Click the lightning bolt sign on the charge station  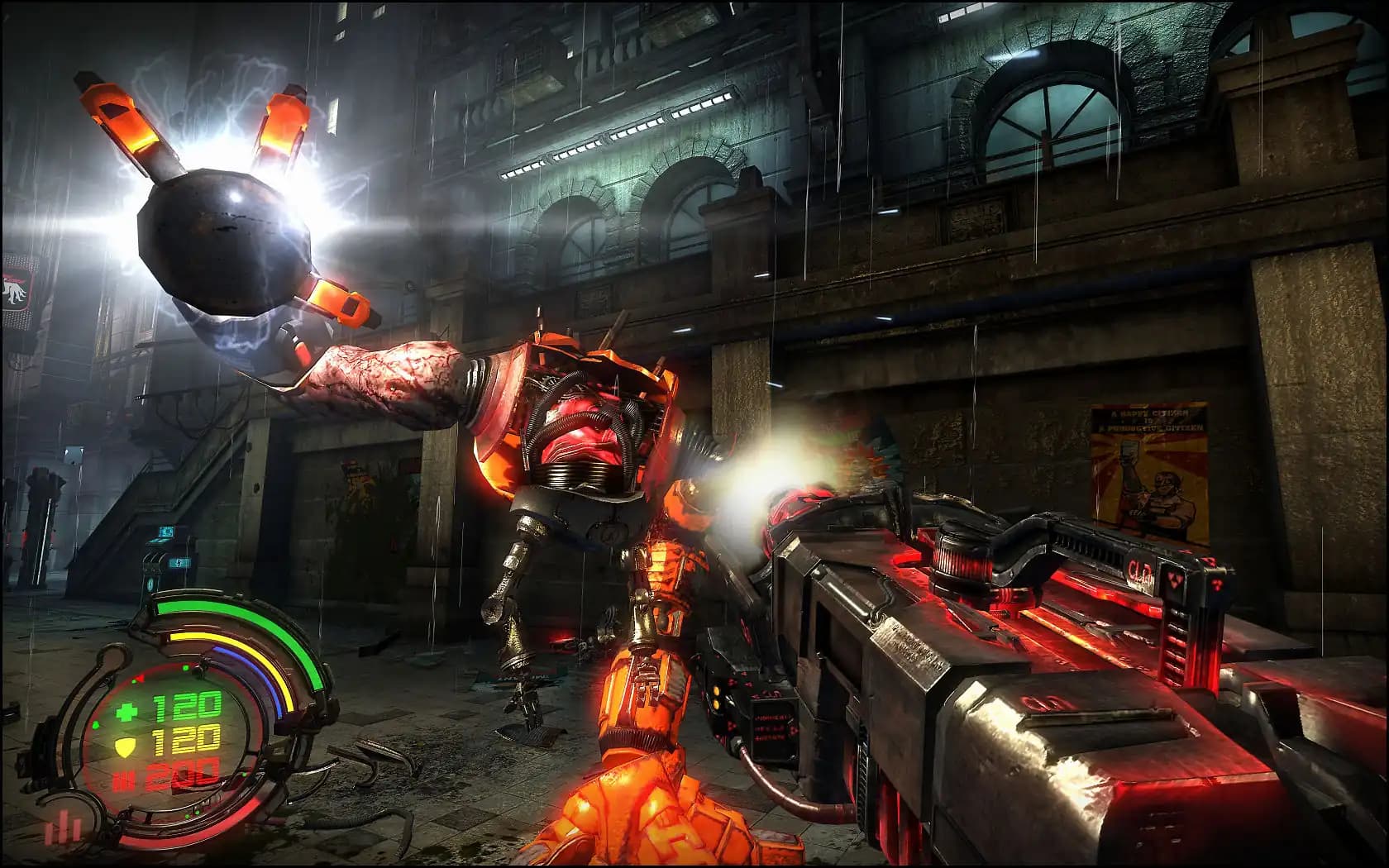tap(179, 563)
